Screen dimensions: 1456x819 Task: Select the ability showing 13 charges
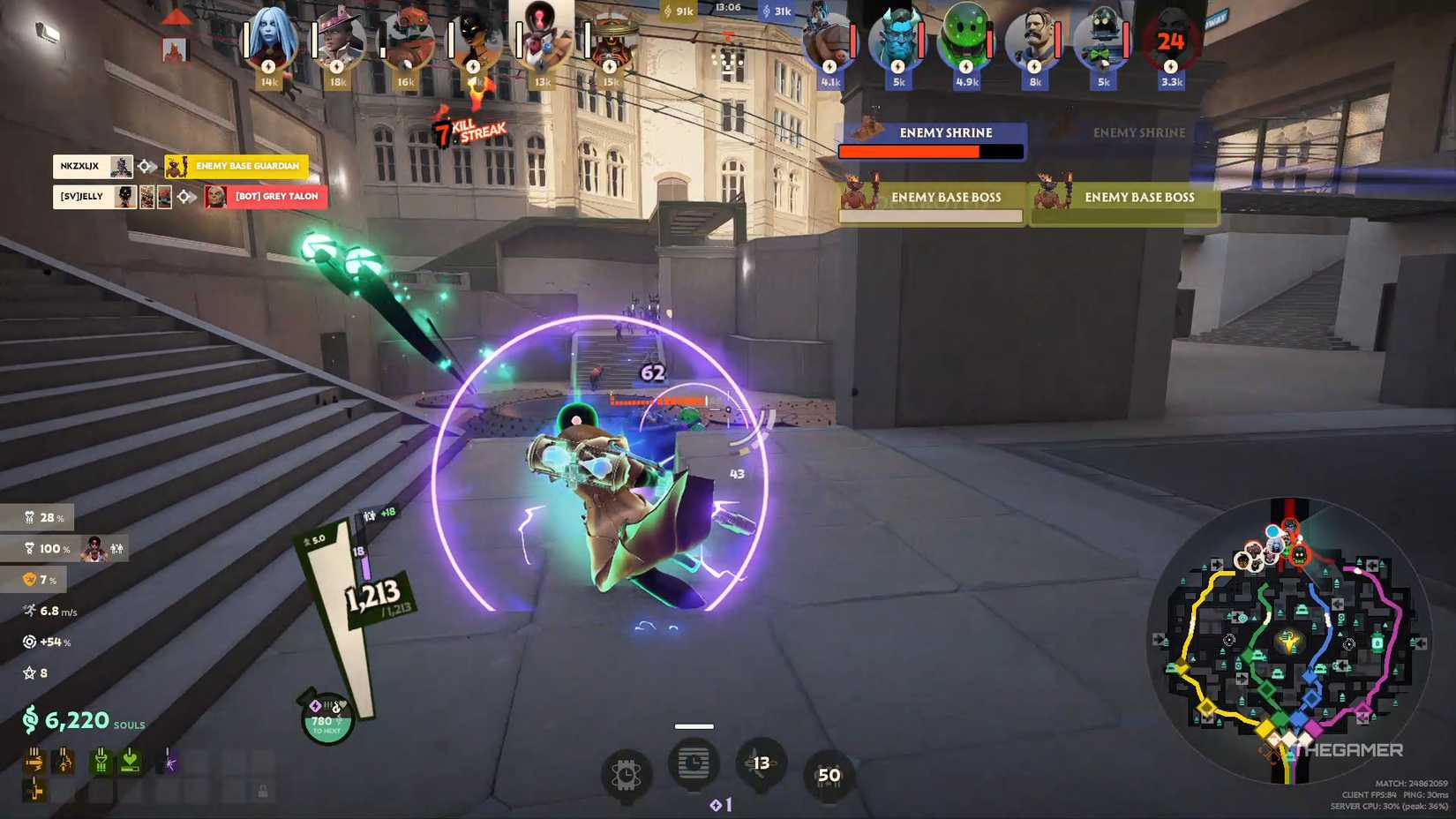point(759,766)
